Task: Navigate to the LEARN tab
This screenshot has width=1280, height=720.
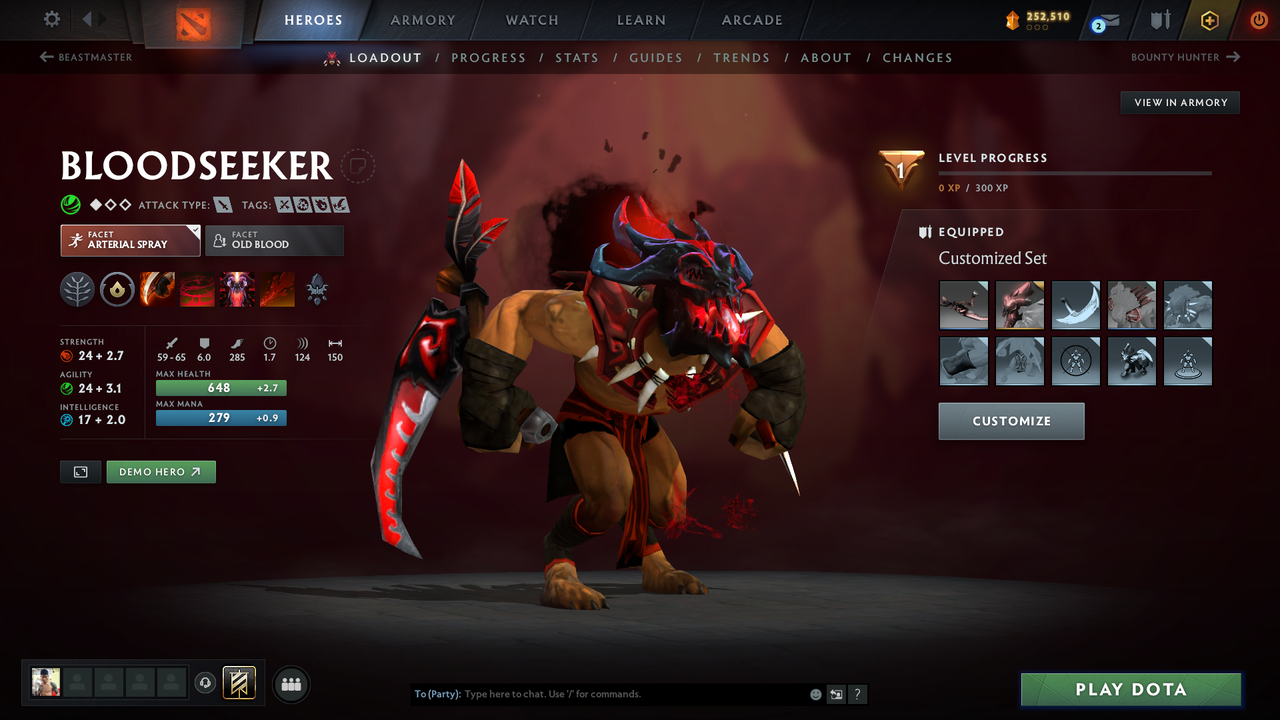Action: pos(641,20)
